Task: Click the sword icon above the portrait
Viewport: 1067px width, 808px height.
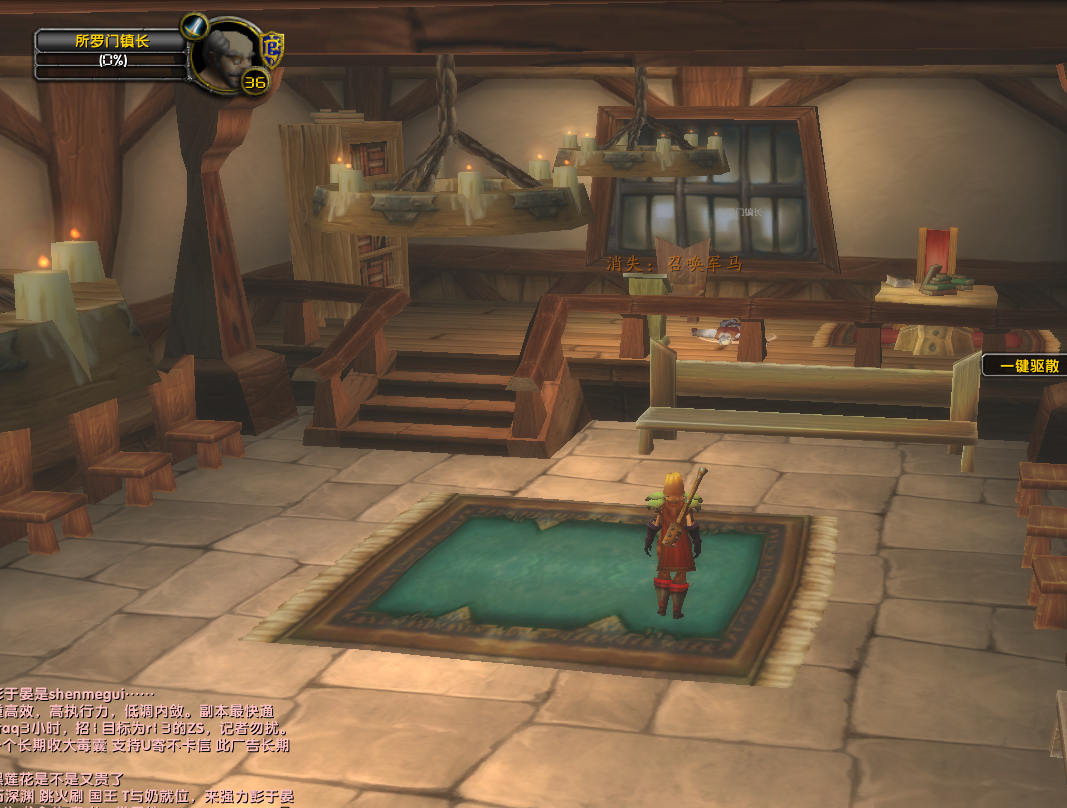Action: (195, 26)
